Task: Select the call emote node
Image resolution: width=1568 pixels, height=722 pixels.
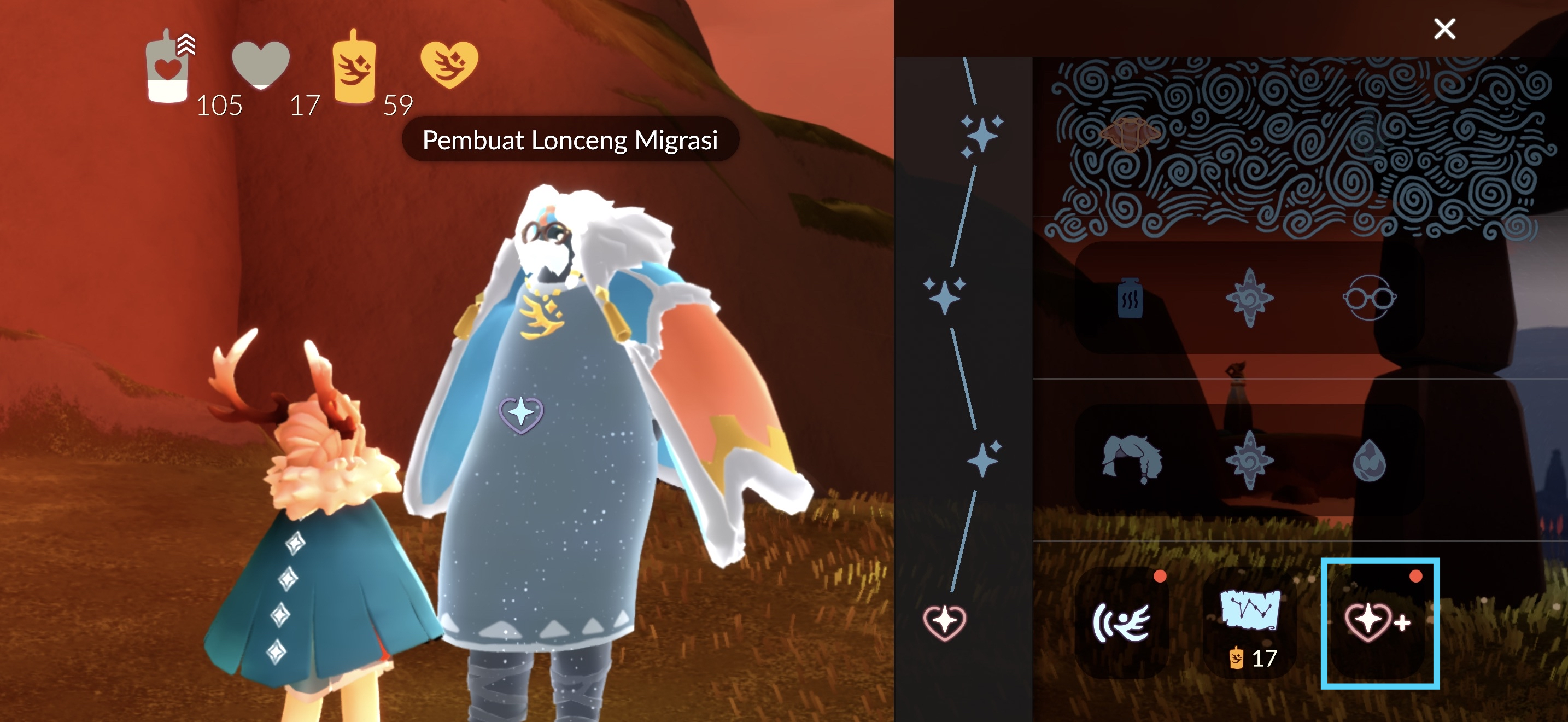Action: click(x=1121, y=622)
